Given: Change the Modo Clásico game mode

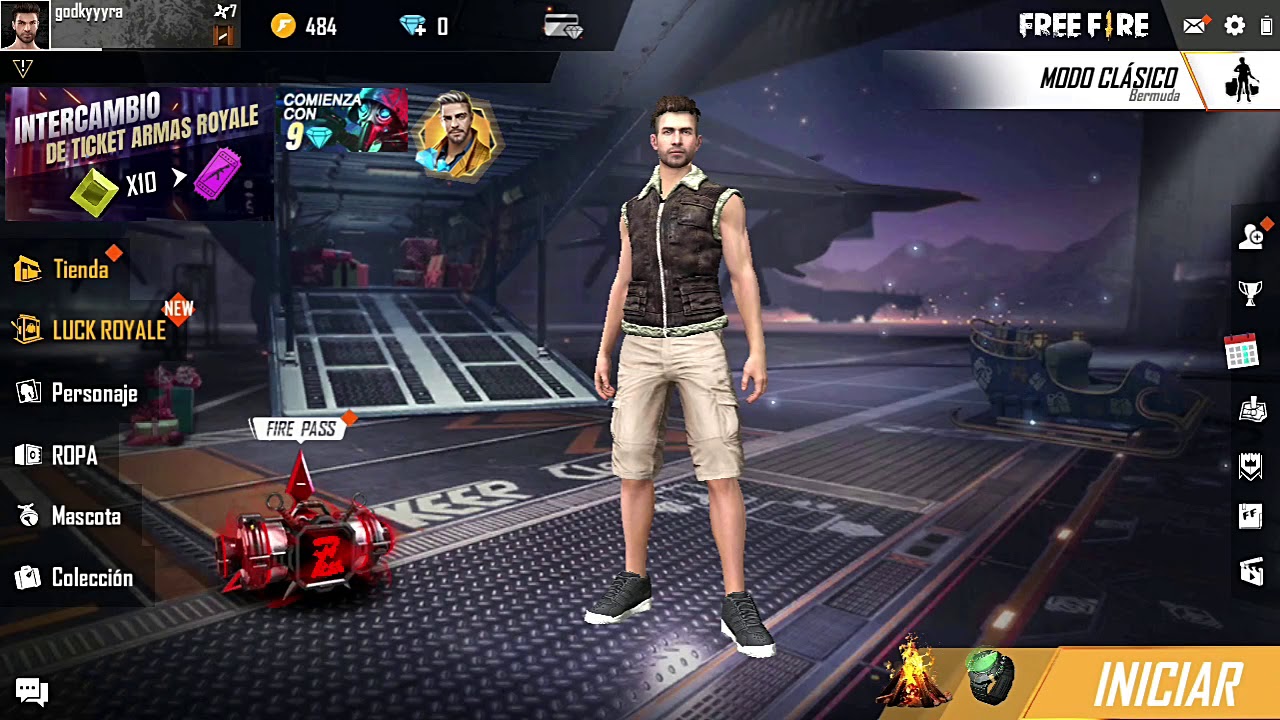Looking at the screenshot, I should tap(1108, 81).
